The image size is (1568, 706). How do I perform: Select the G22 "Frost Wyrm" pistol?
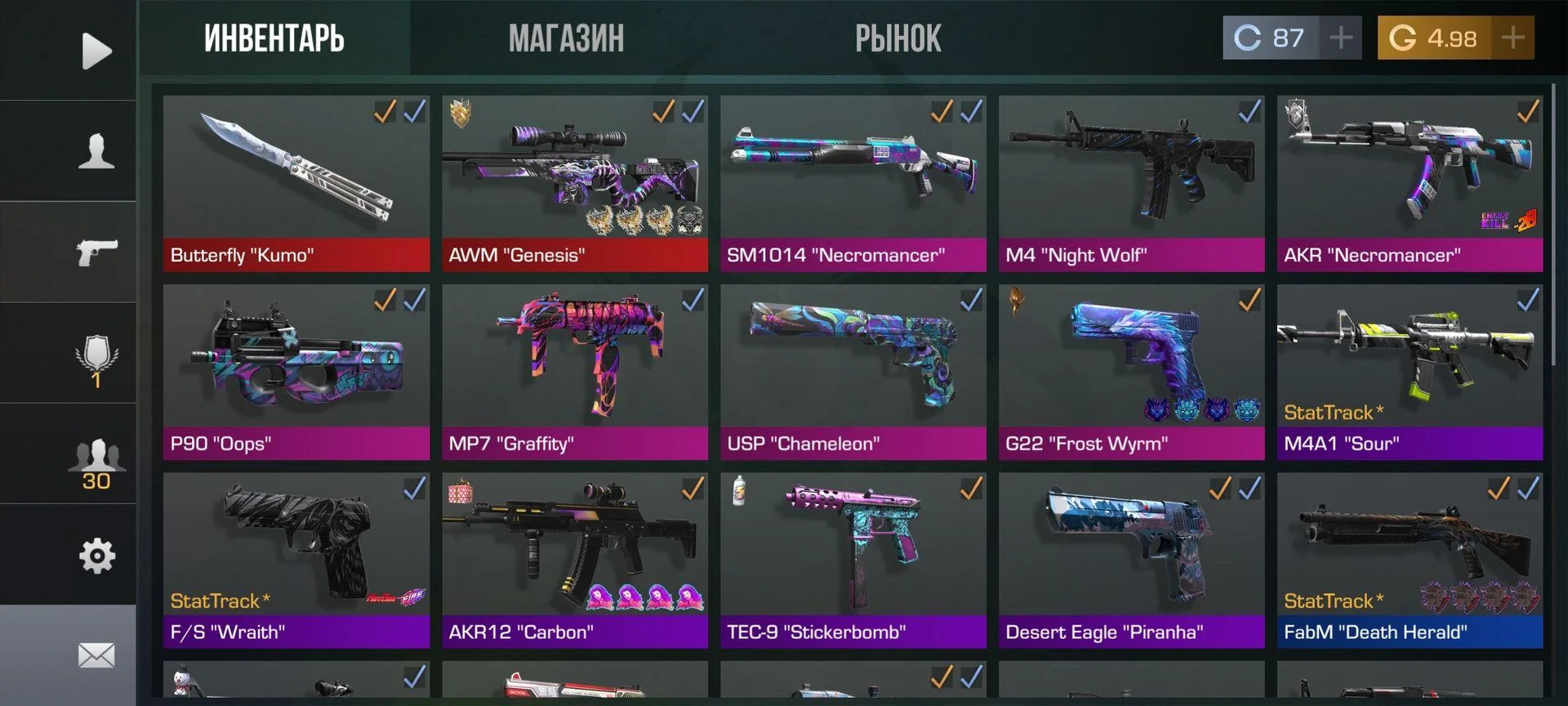click(x=1131, y=372)
